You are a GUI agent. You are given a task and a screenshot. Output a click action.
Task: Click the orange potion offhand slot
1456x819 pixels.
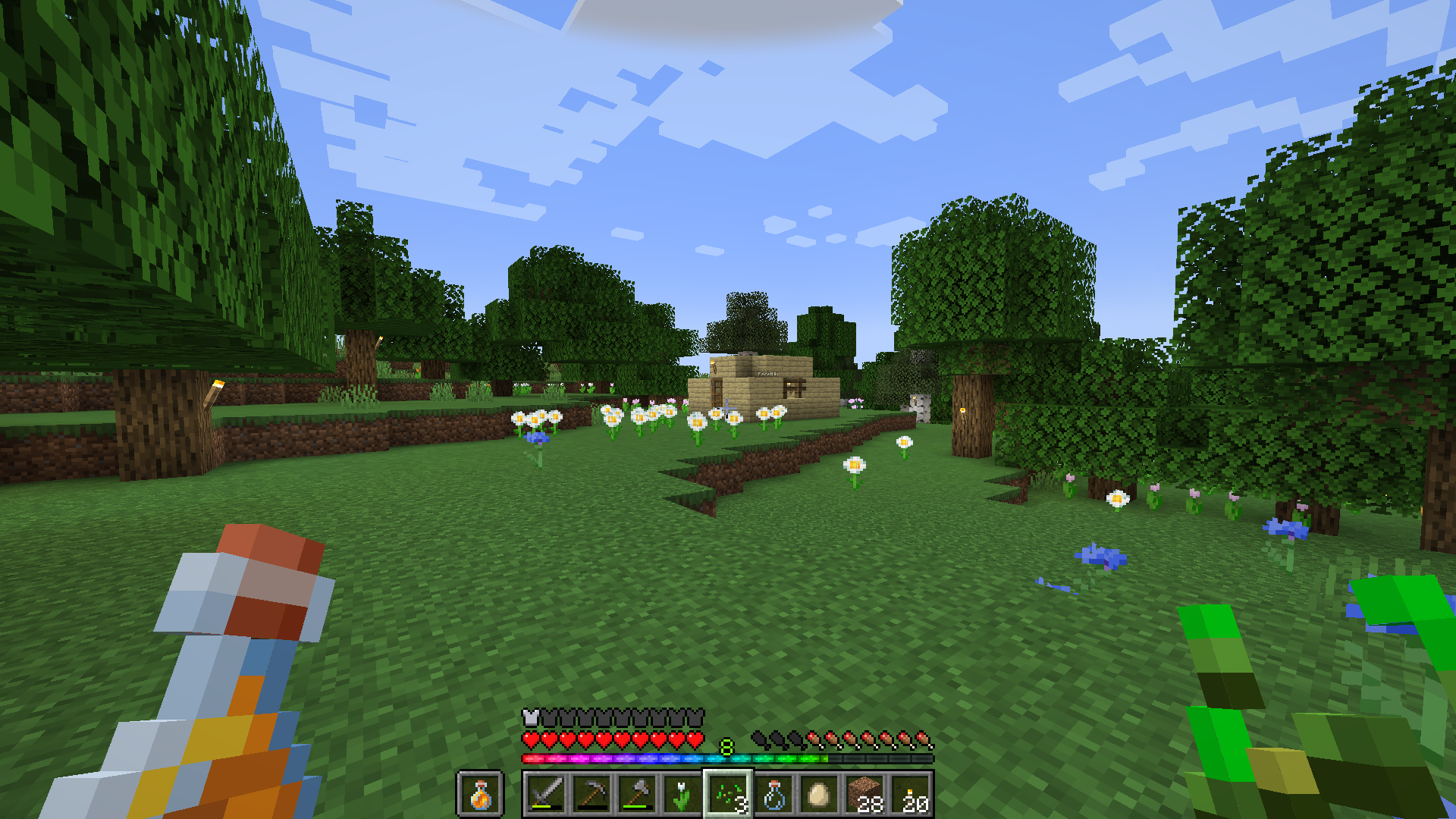tap(480, 794)
